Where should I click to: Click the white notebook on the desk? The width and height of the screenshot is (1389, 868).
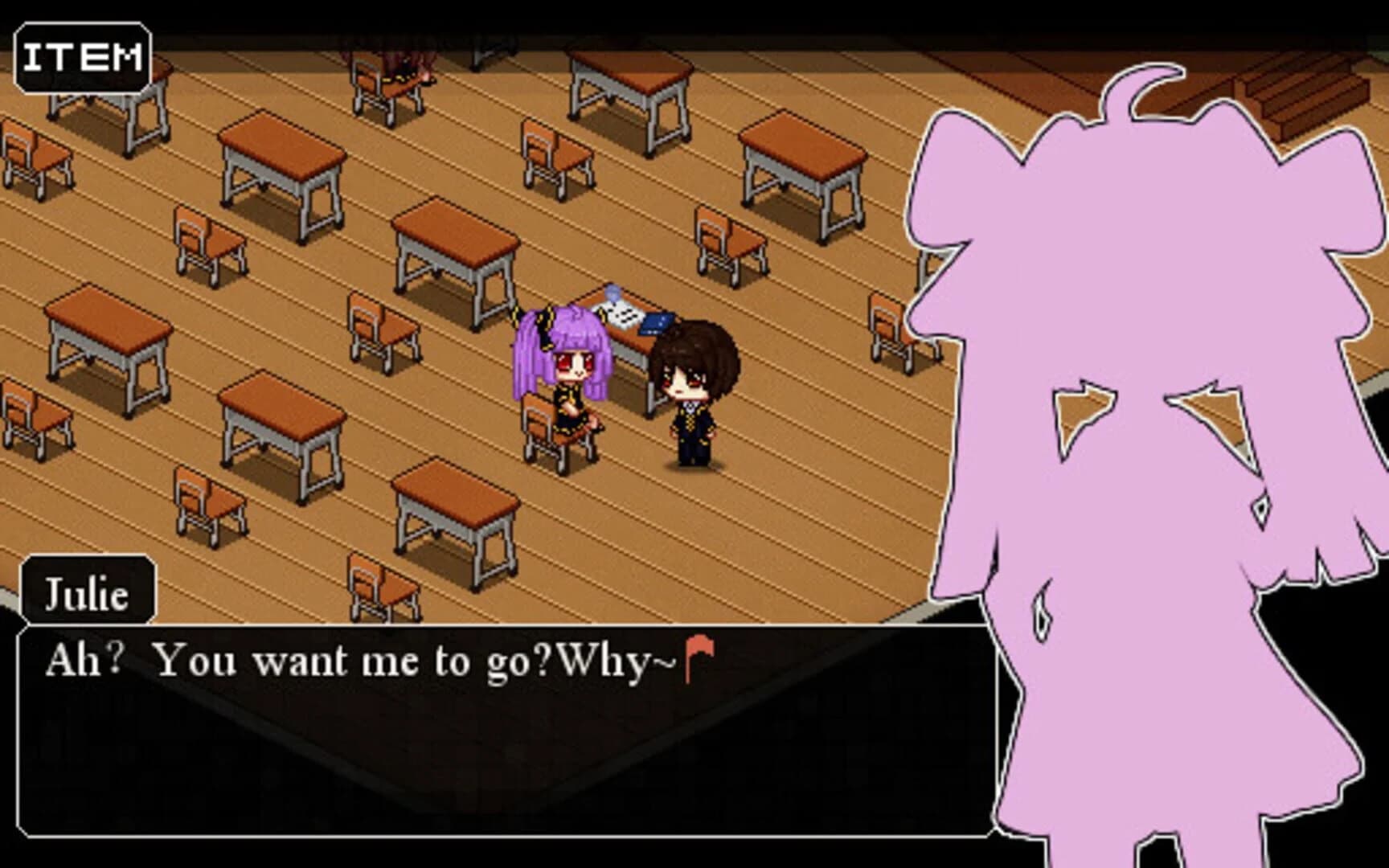(x=623, y=313)
